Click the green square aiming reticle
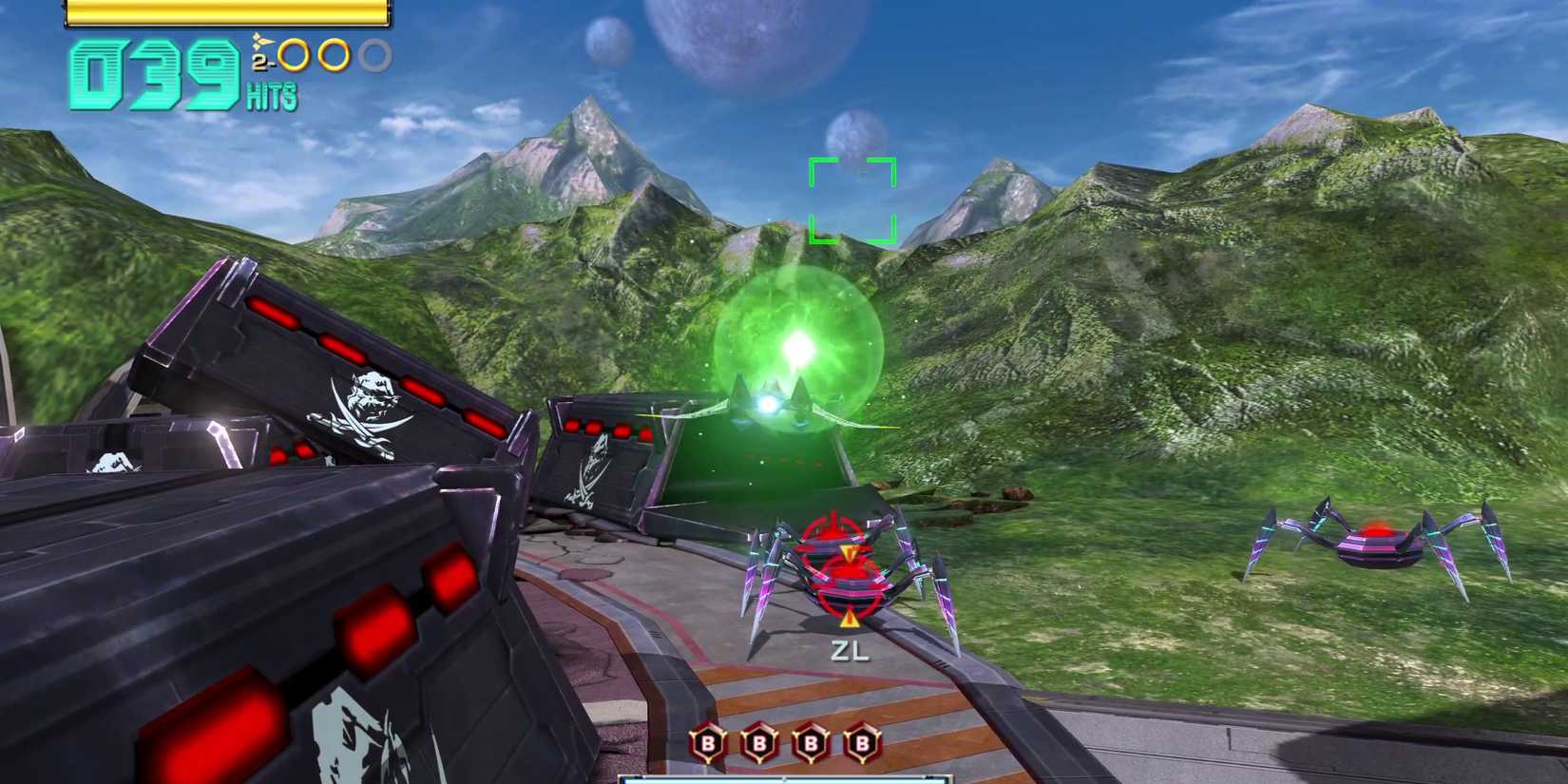The width and height of the screenshot is (1568, 784). 851,201
